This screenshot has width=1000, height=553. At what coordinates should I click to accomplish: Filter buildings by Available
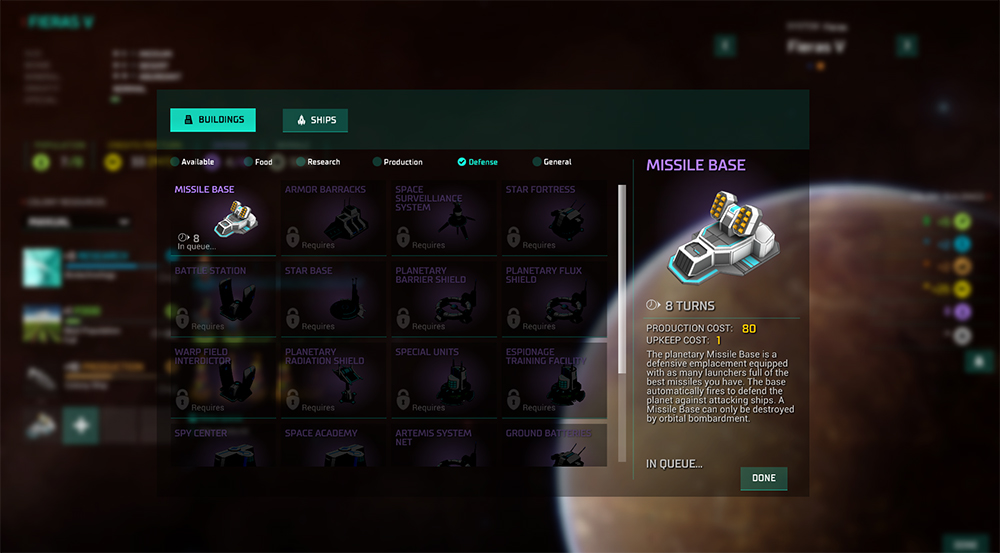point(192,162)
